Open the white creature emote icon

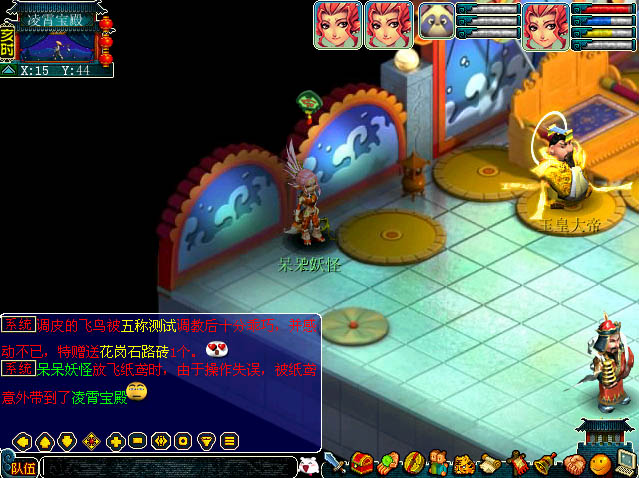[309, 465]
